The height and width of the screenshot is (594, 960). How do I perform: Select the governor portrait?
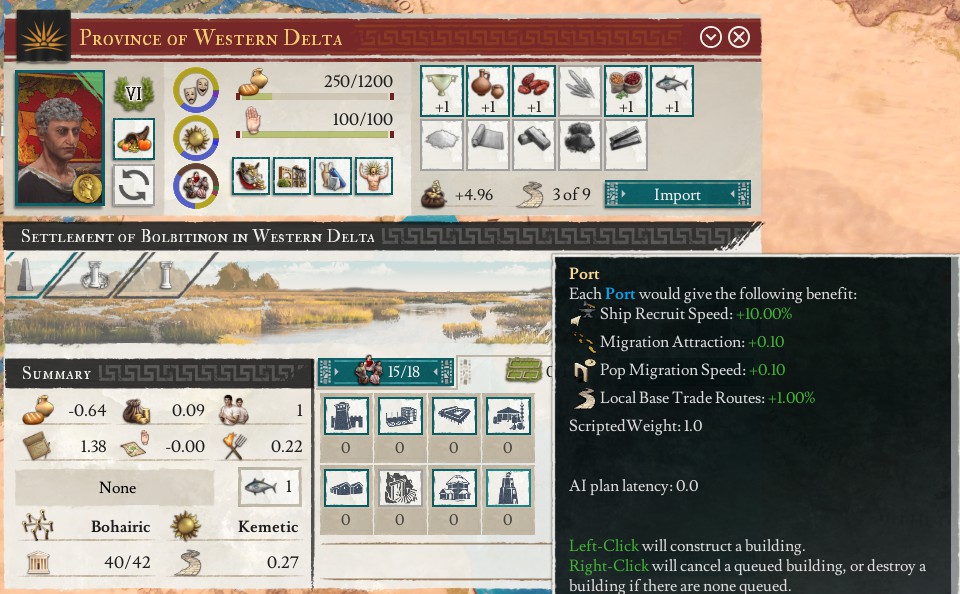60,137
